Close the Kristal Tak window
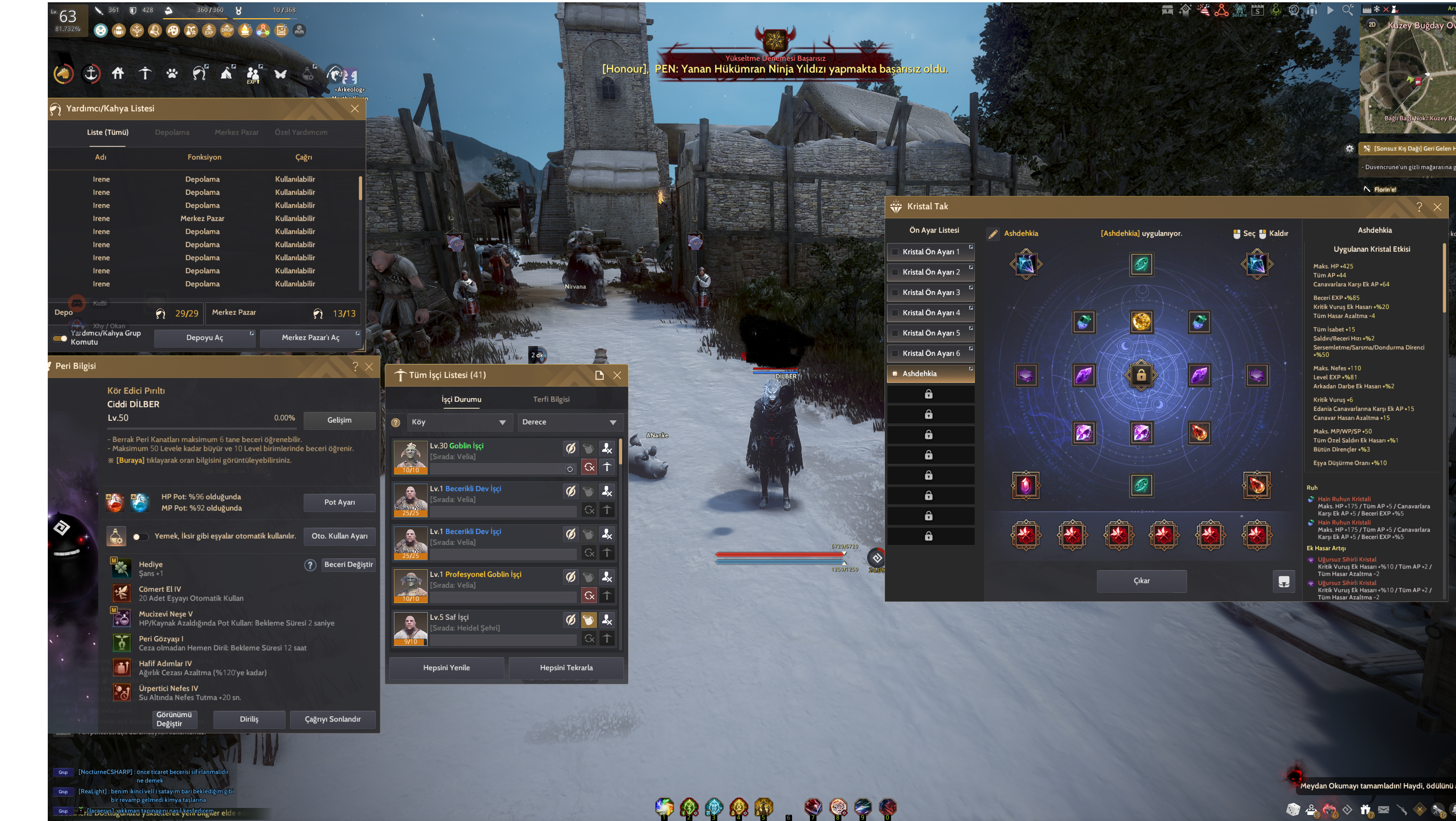This screenshot has height=821, width=1456. click(x=1437, y=207)
